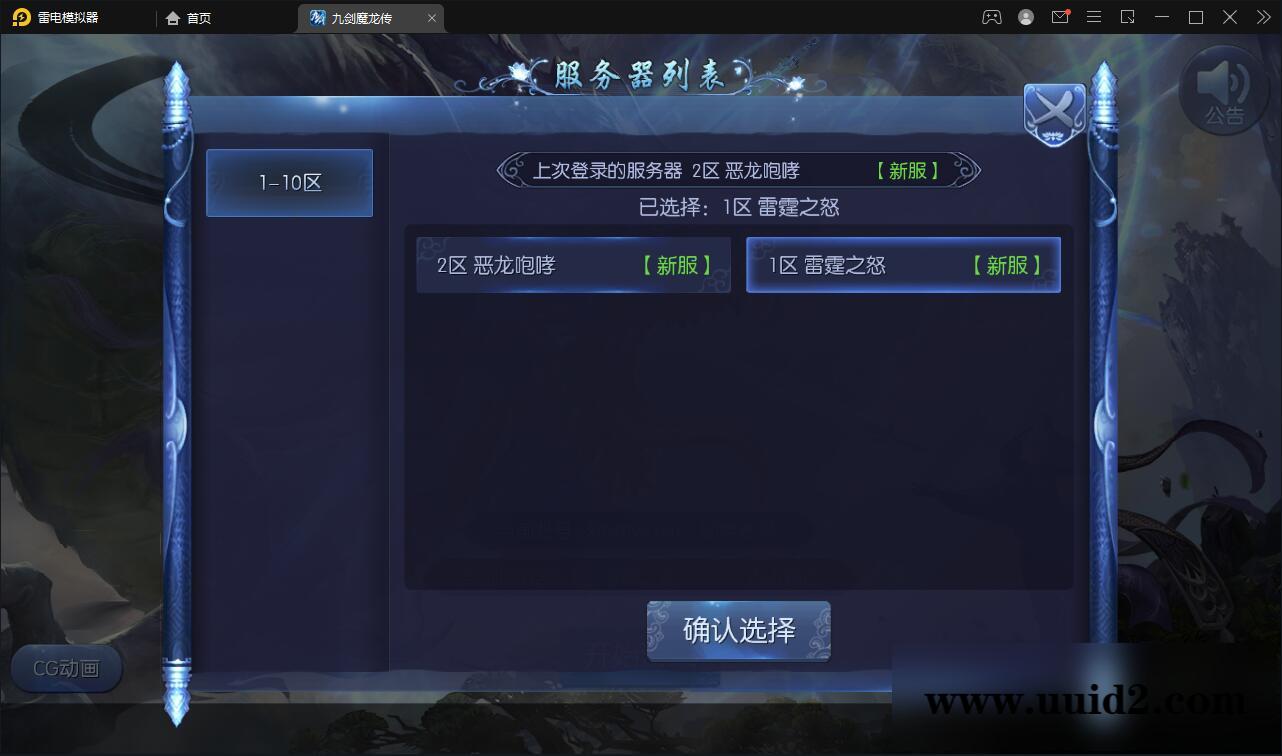Open the mail icon with red notification dot

(x=1060, y=17)
